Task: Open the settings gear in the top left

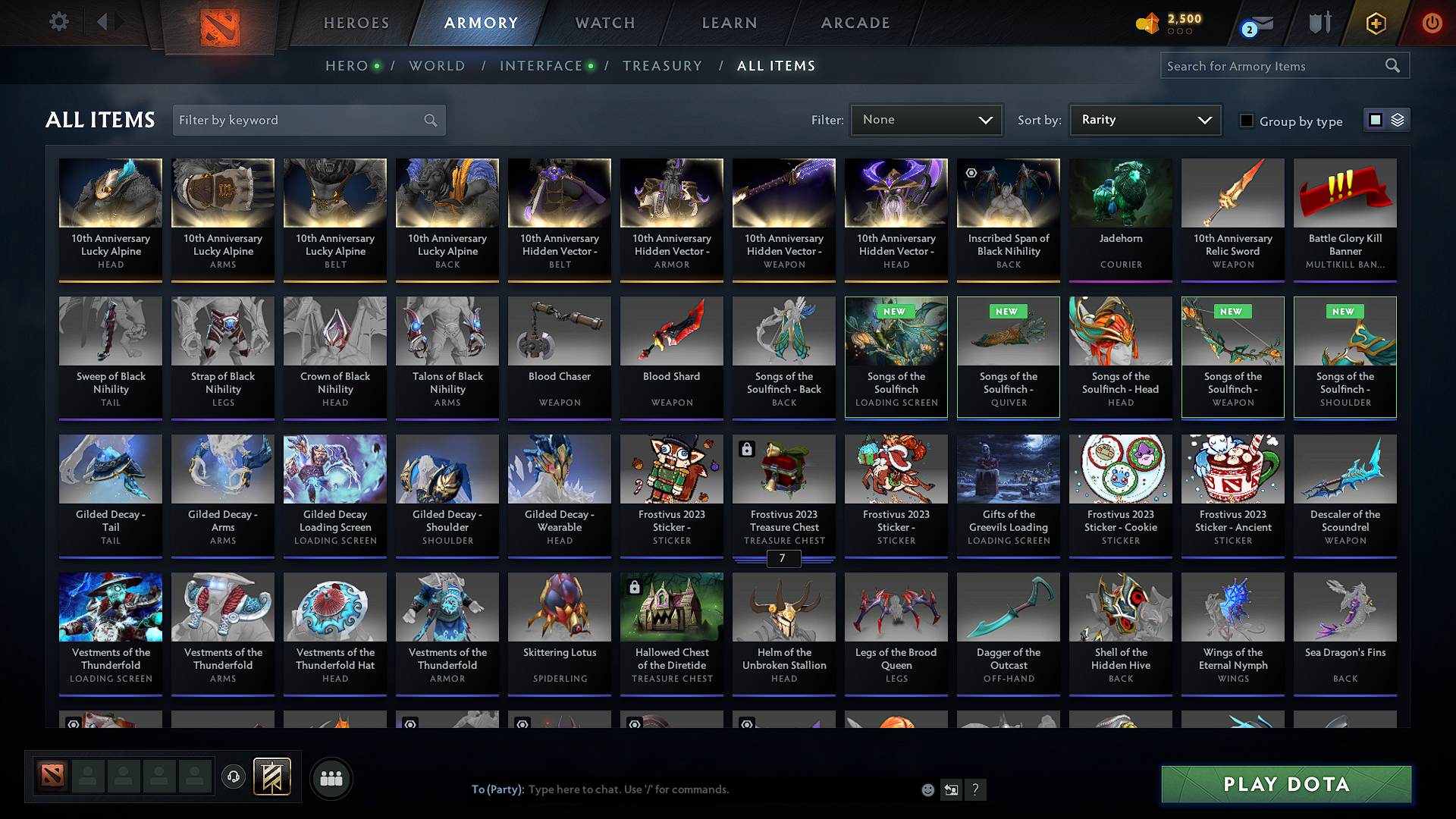Action: coord(58,22)
